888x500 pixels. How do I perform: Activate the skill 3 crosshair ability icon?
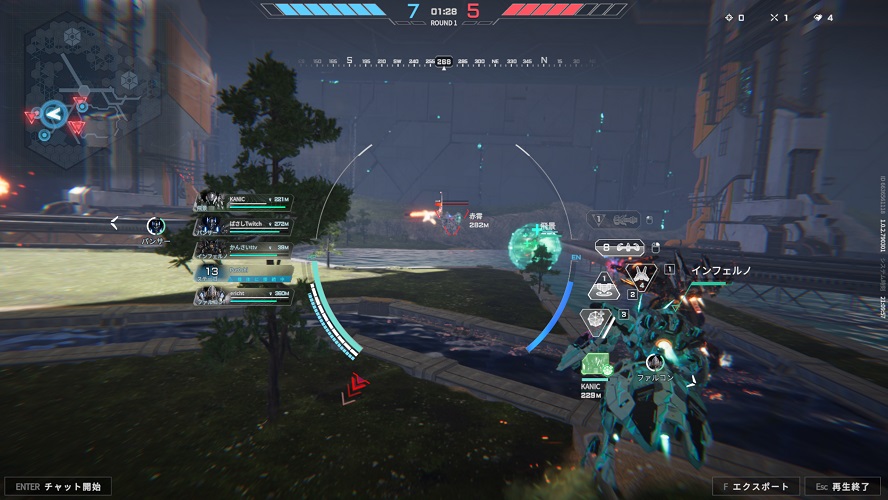point(596,318)
